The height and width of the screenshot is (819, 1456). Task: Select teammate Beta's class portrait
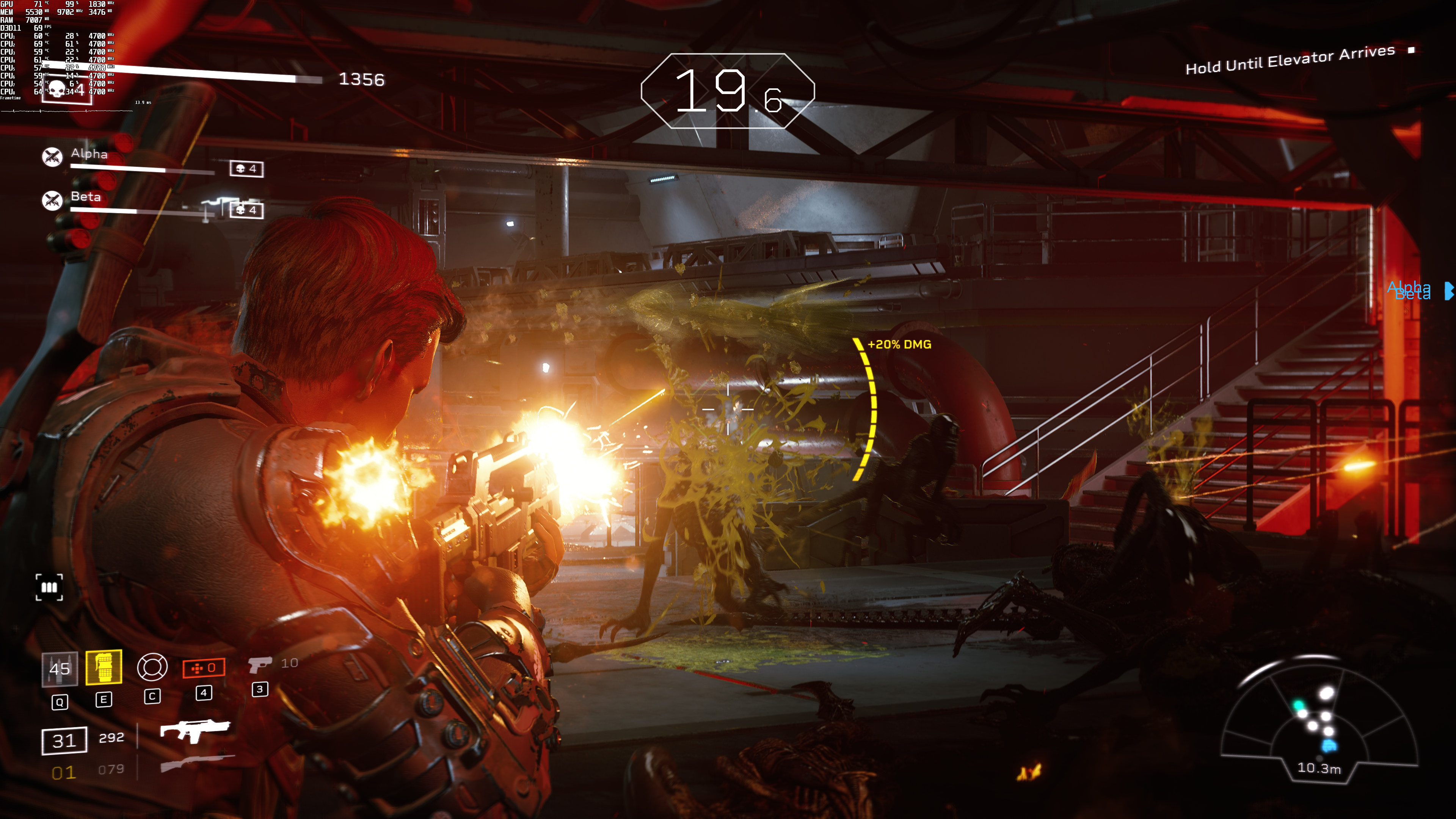[x=53, y=200]
